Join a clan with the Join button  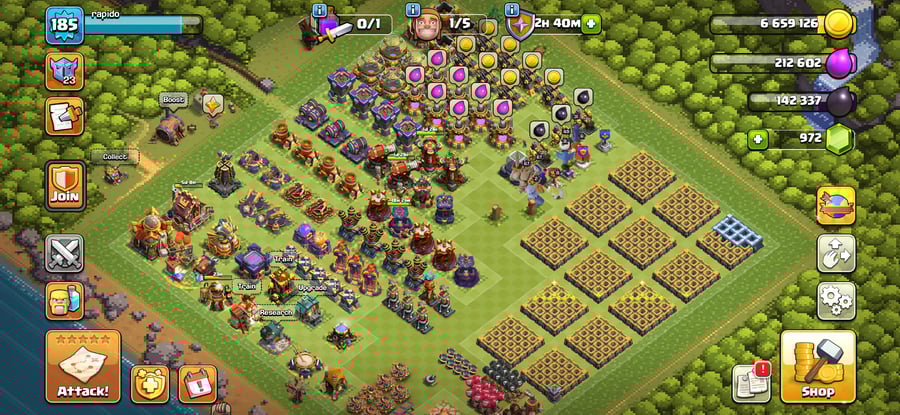click(66, 186)
